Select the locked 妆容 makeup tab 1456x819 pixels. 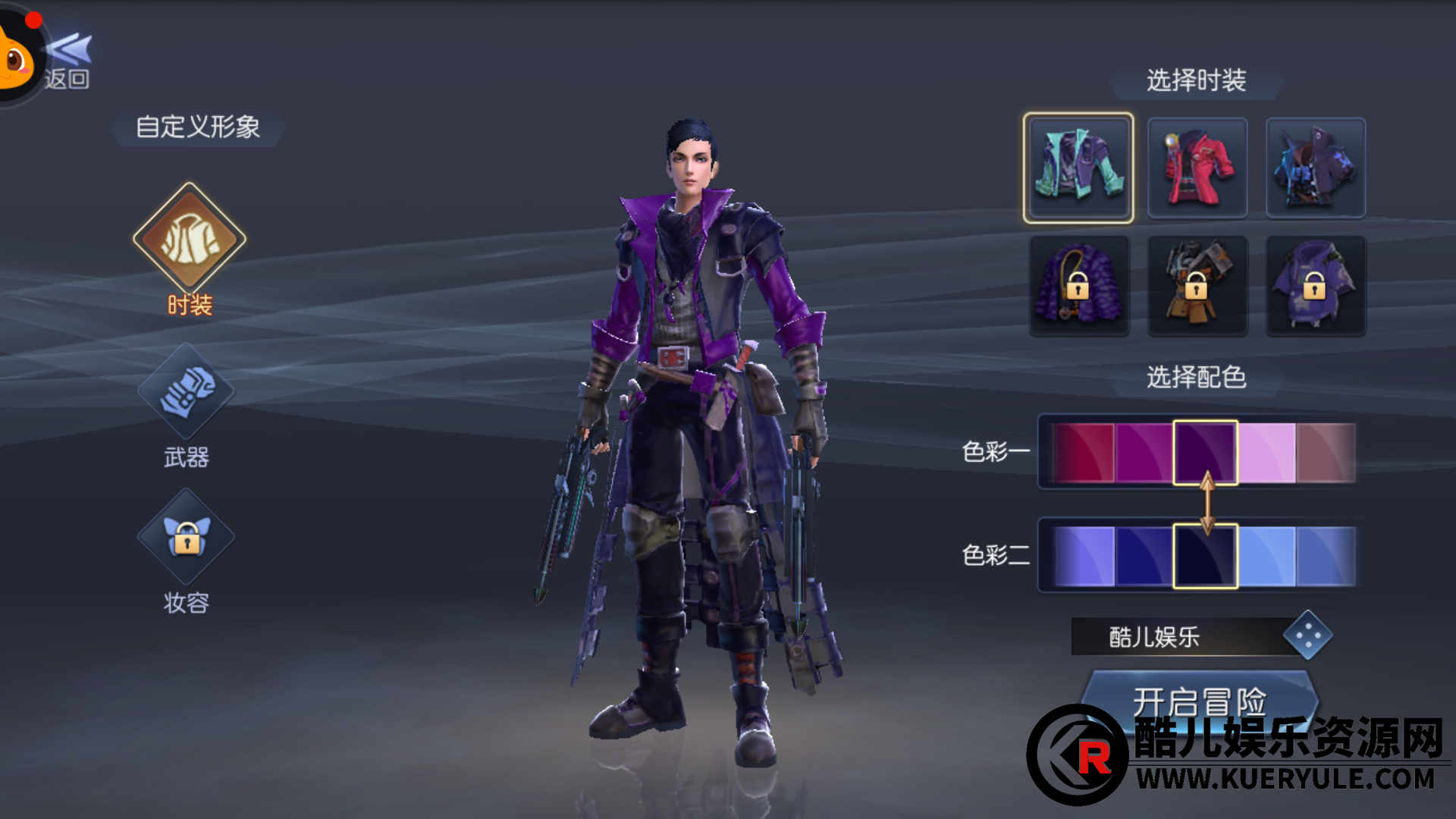pos(186,537)
